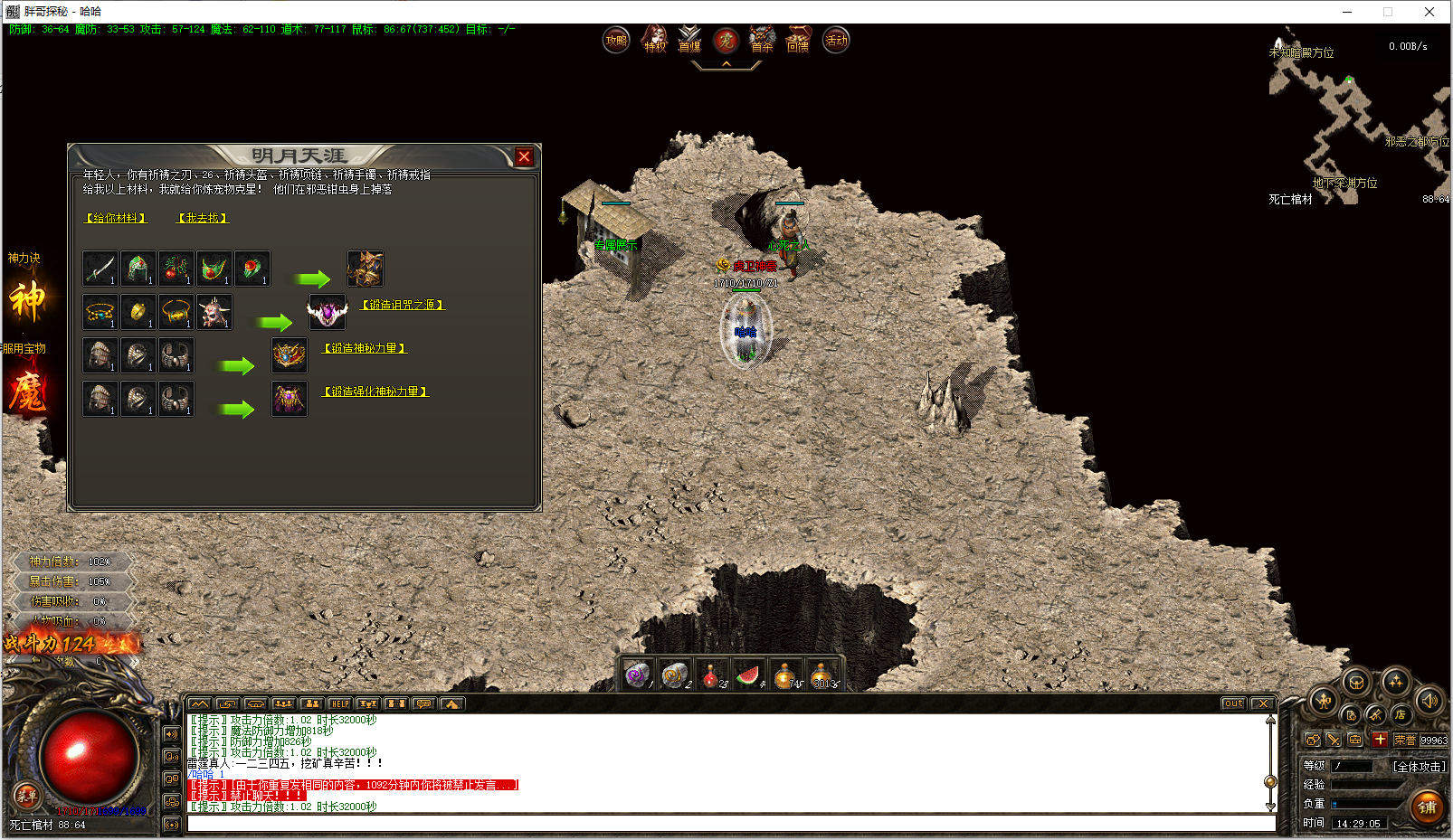
Task: Click the red 宠 pet button
Action: (x=726, y=40)
